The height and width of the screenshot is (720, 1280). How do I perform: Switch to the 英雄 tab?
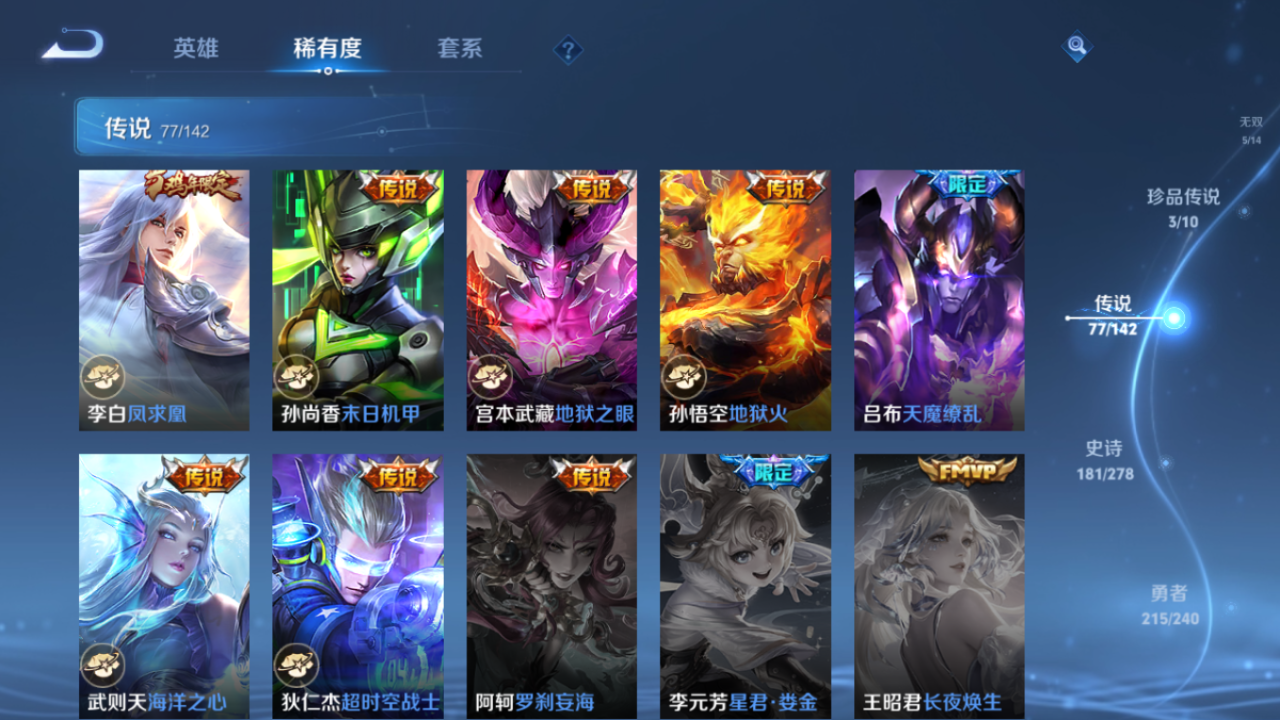tap(196, 47)
